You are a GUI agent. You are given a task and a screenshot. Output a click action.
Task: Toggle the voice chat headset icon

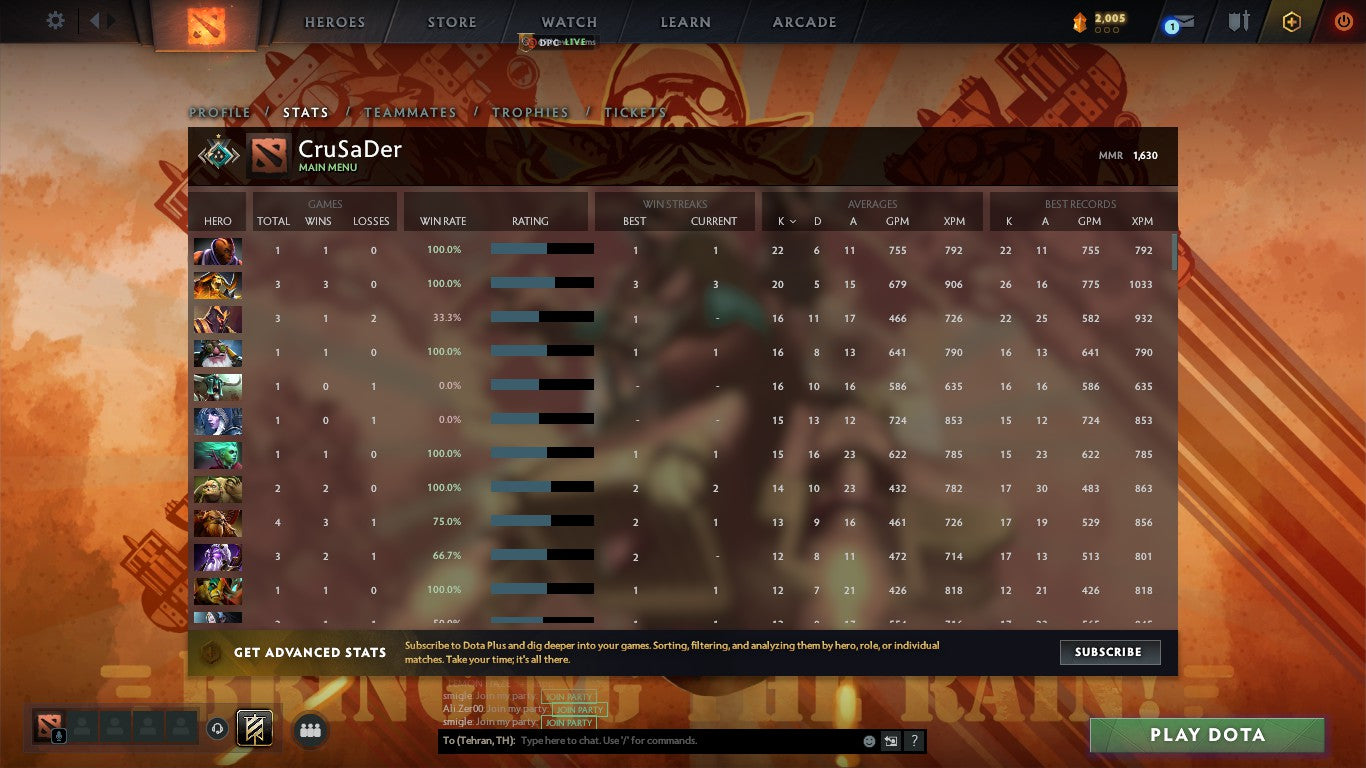coord(217,729)
